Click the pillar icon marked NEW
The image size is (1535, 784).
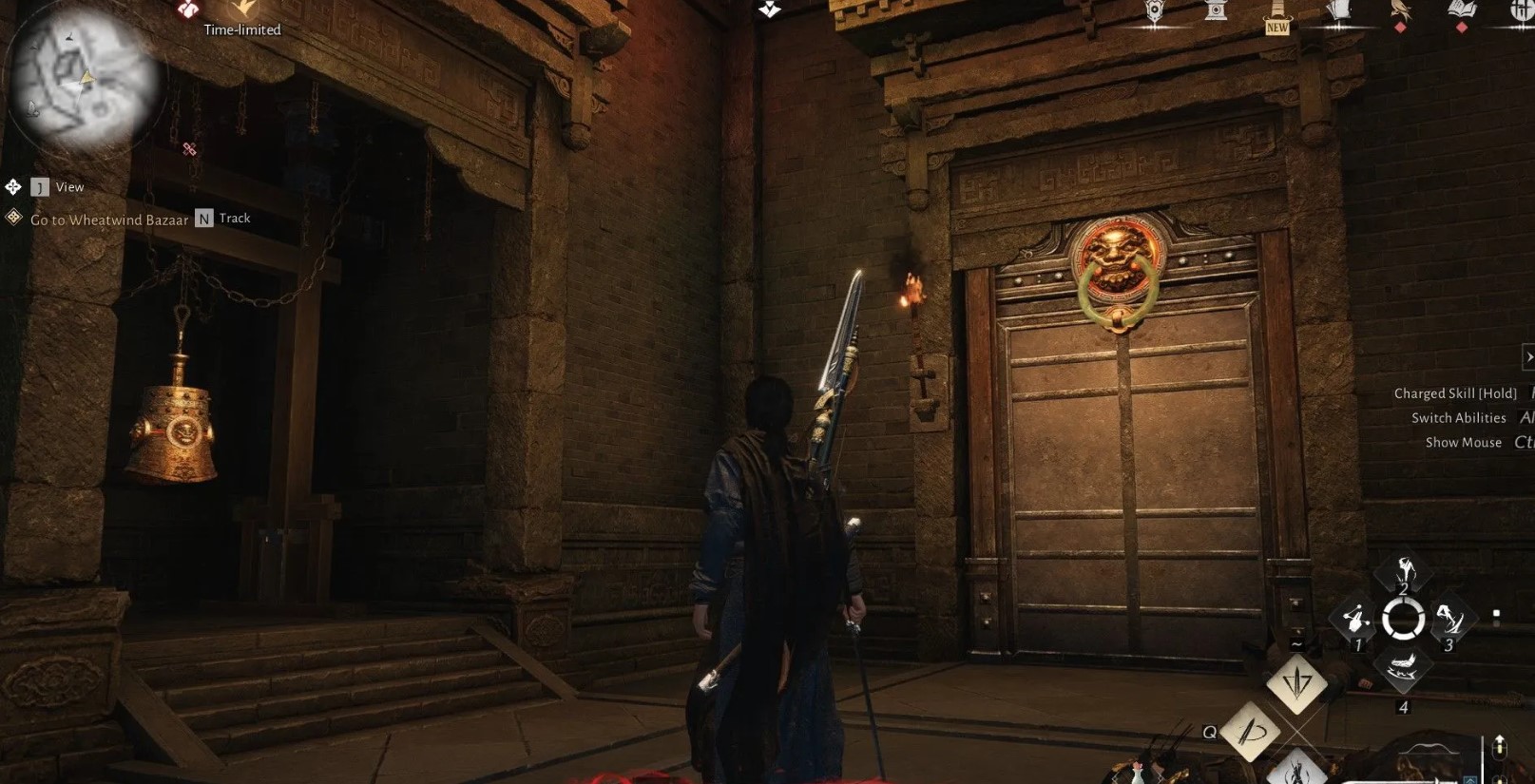pyautogui.click(x=1277, y=13)
